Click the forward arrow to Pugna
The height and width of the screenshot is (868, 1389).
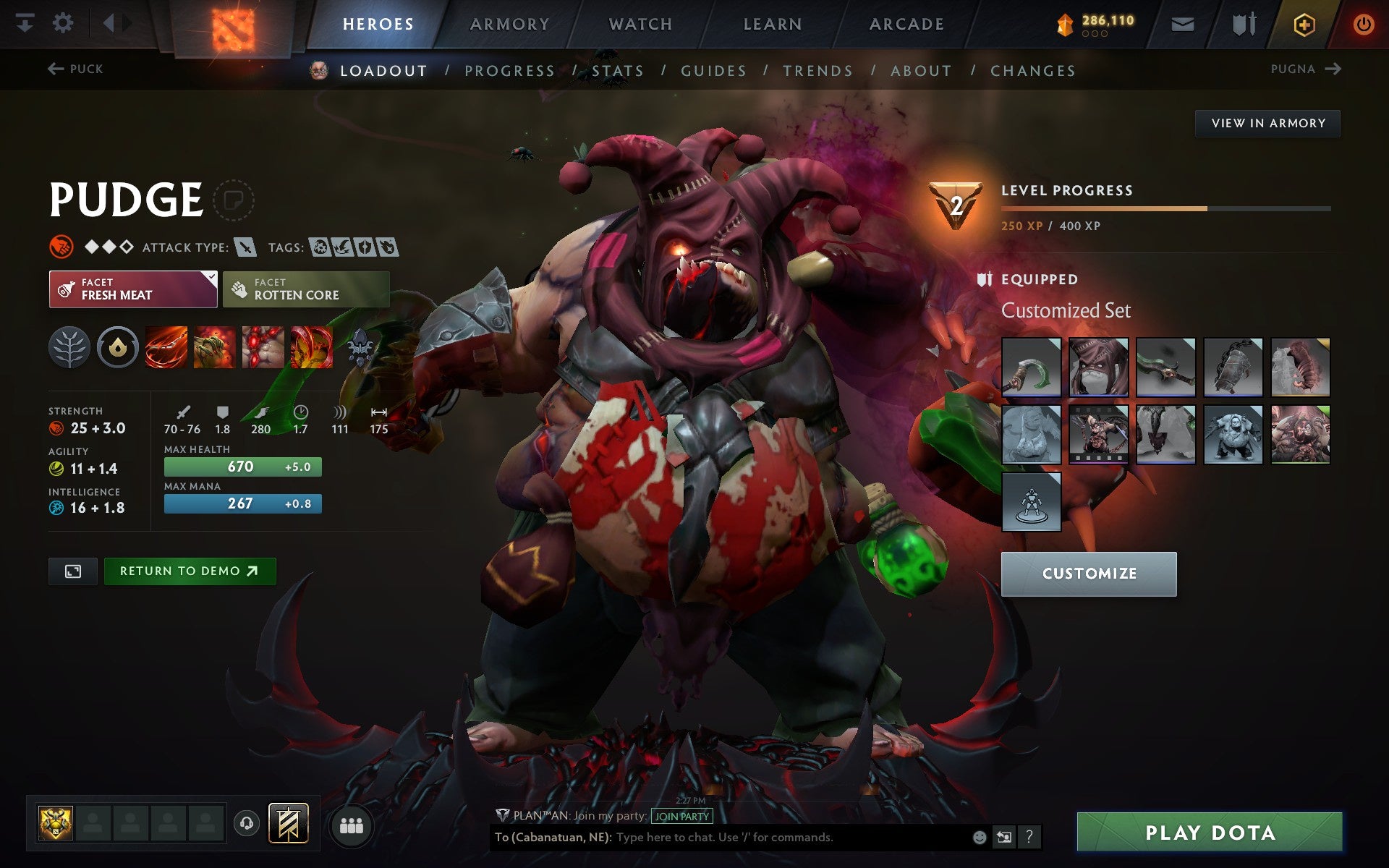pos(1335,69)
